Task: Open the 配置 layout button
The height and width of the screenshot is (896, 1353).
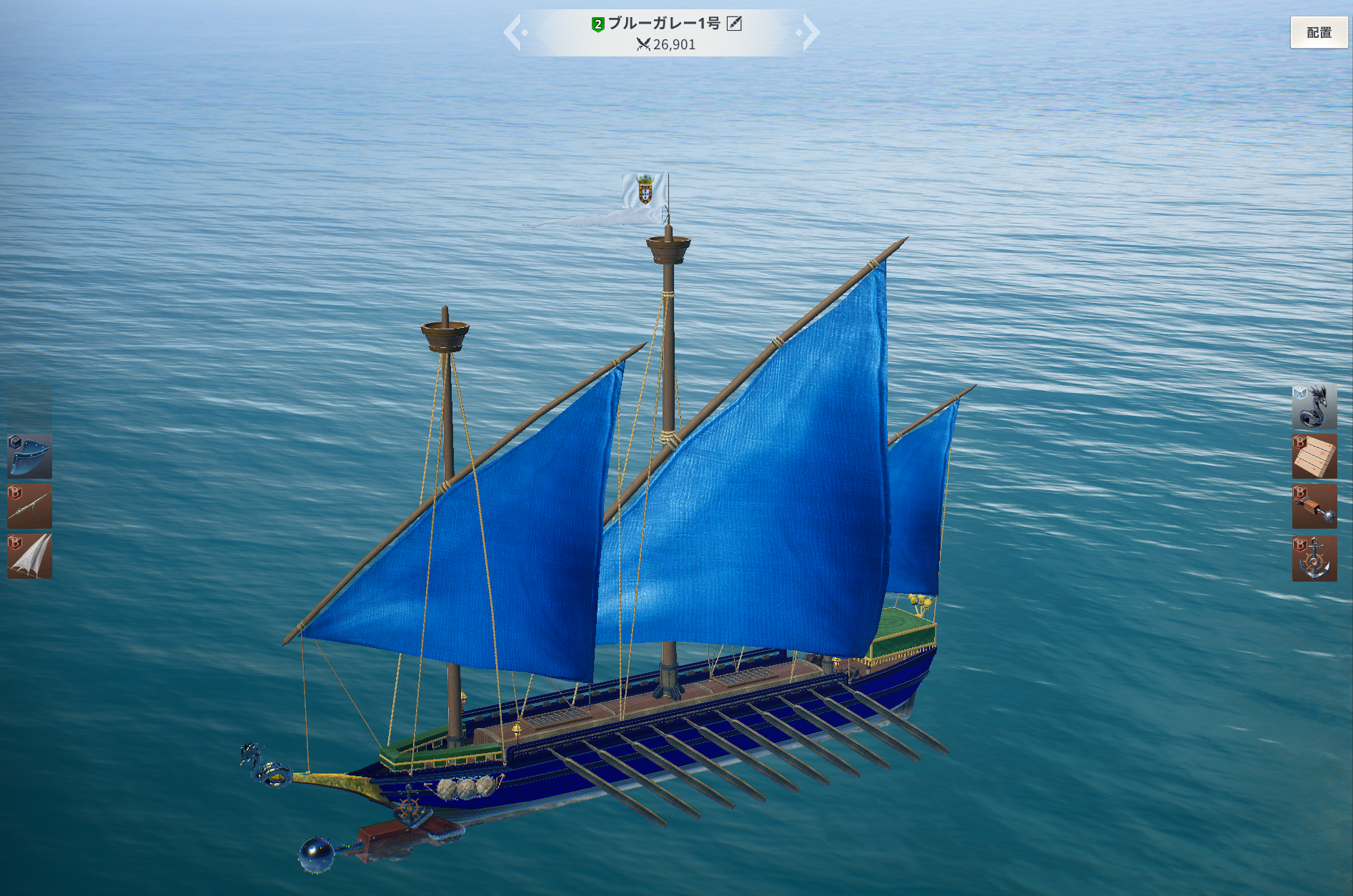Action: [1318, 32]
